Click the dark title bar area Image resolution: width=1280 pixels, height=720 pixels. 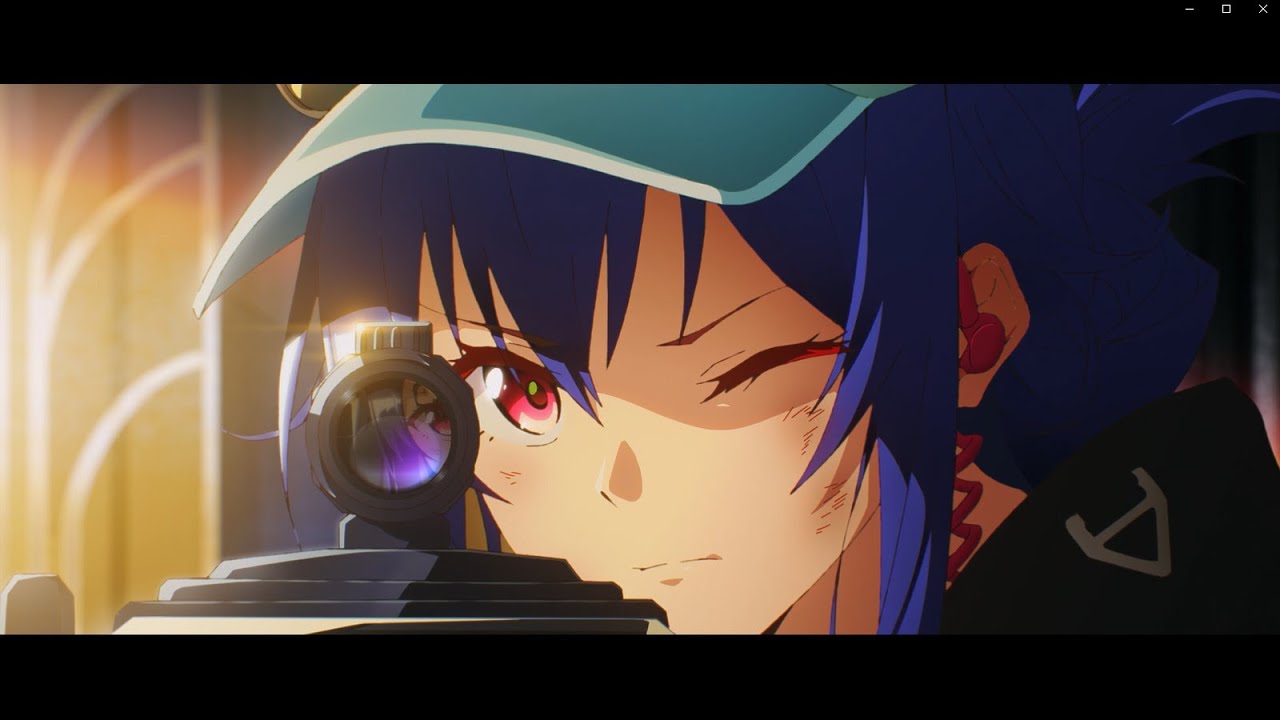[600, 10]
